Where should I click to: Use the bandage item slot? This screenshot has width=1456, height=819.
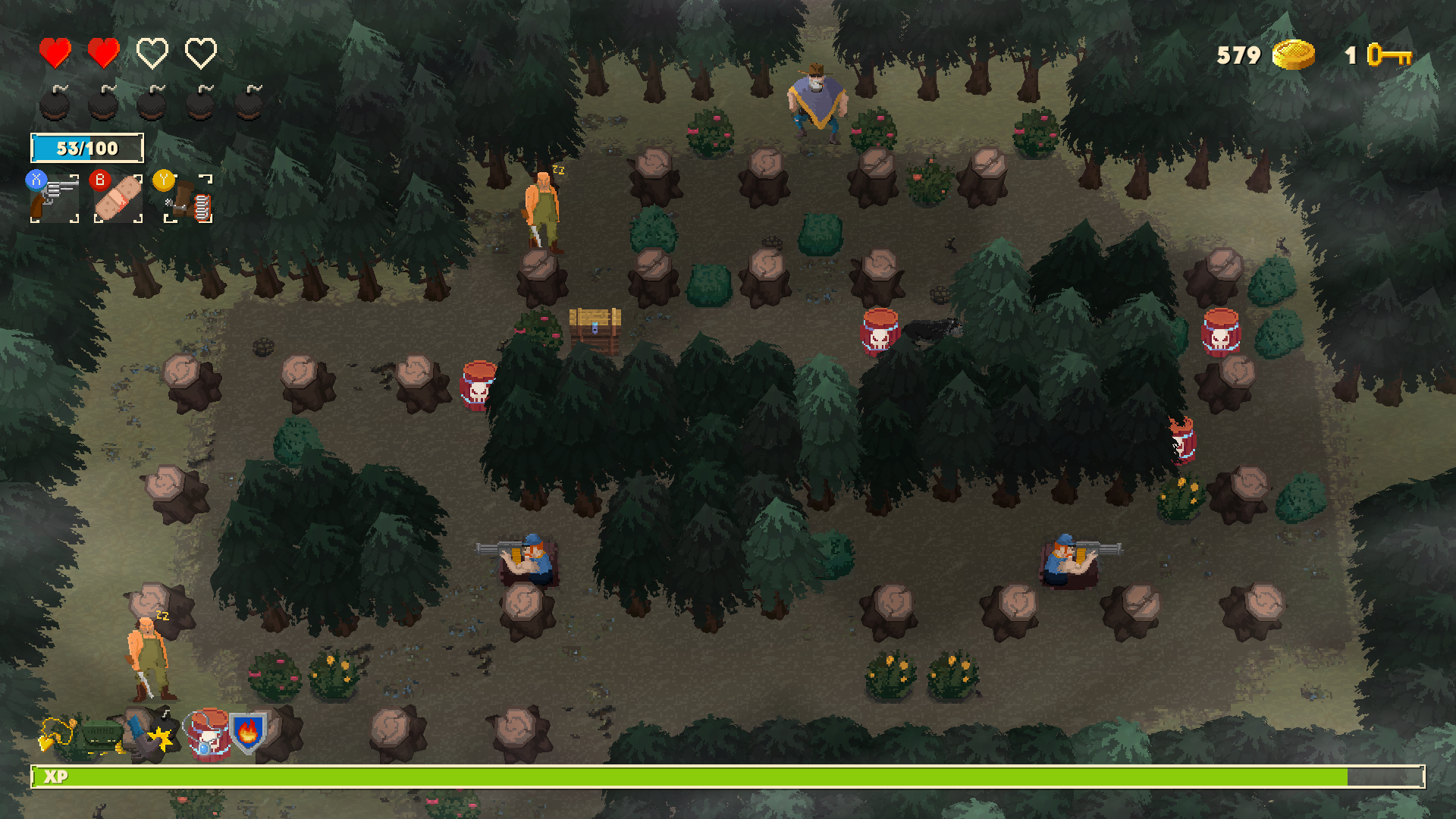pos(118,199)
